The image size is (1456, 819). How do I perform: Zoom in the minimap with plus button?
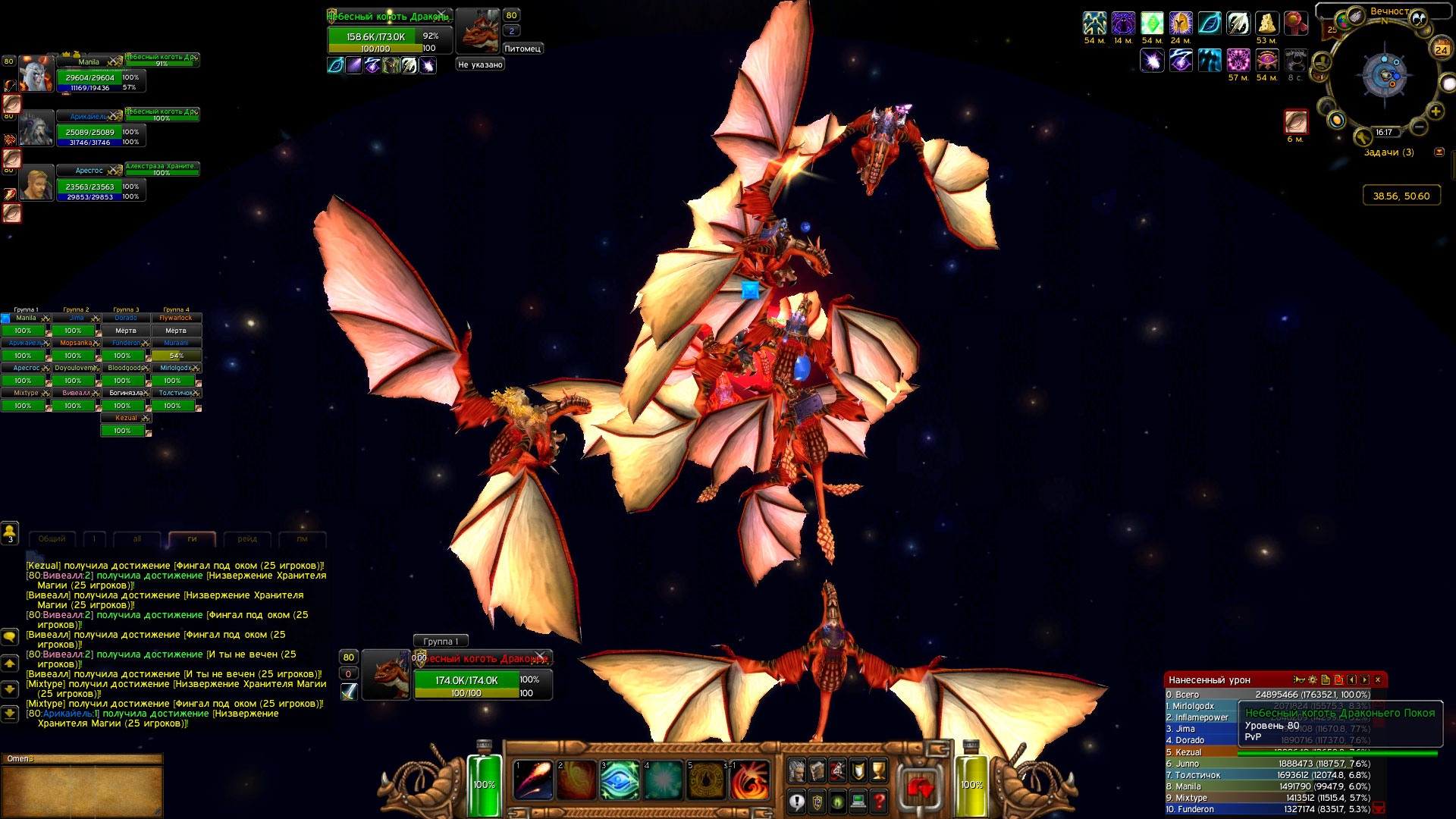coord(1436,111)
